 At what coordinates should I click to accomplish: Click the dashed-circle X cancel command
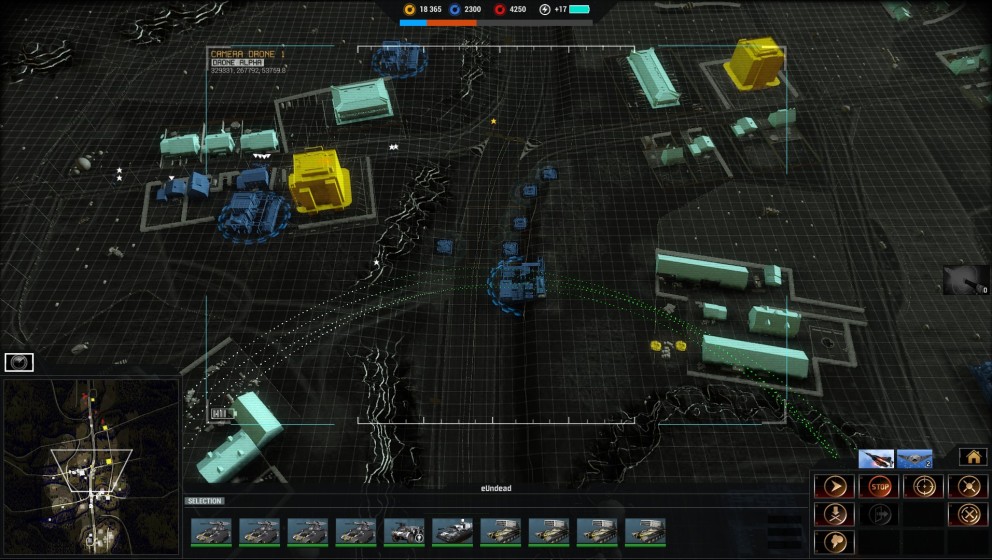967,515
